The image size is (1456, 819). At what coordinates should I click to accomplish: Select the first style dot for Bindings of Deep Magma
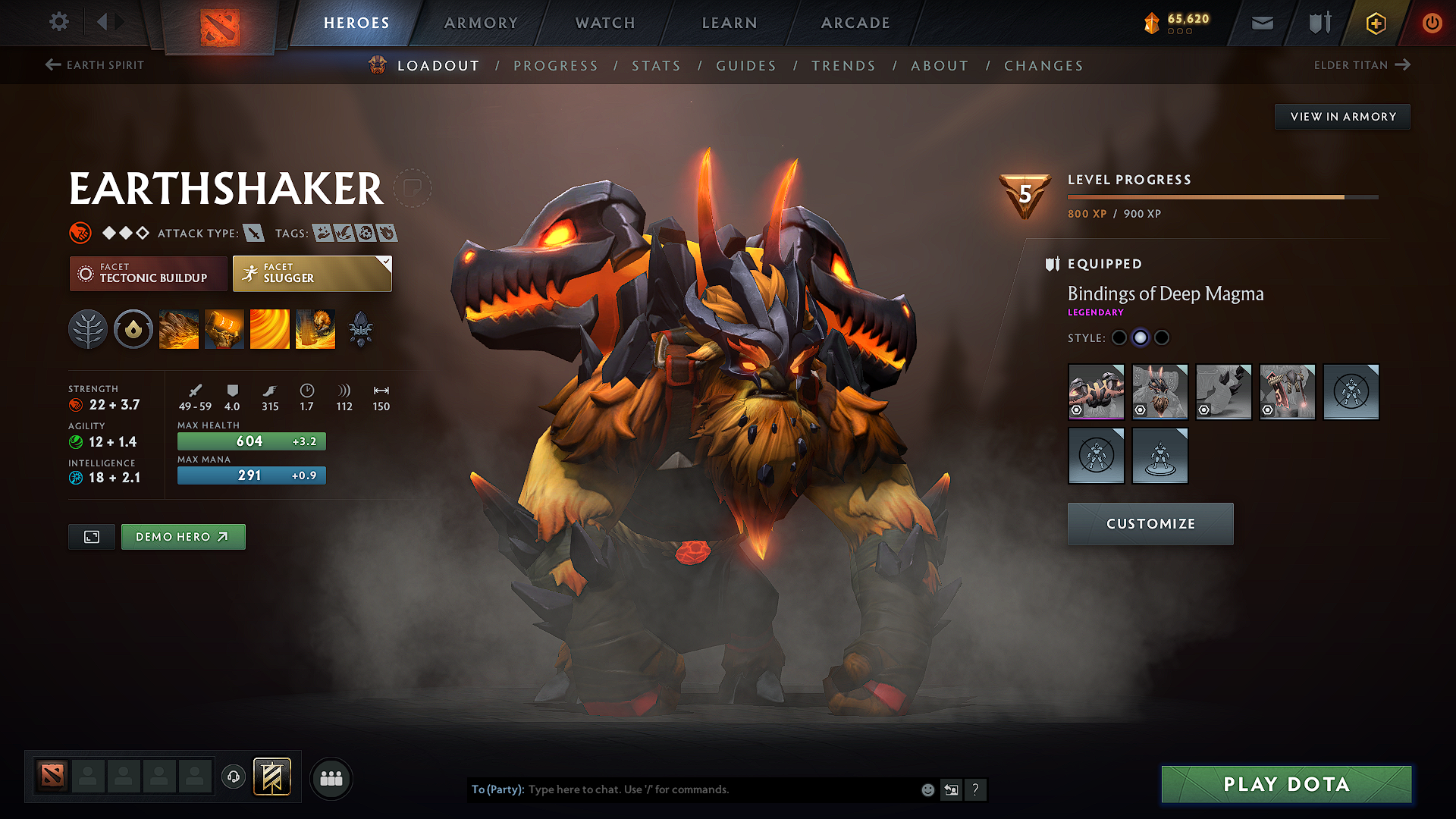point(1119,337)
